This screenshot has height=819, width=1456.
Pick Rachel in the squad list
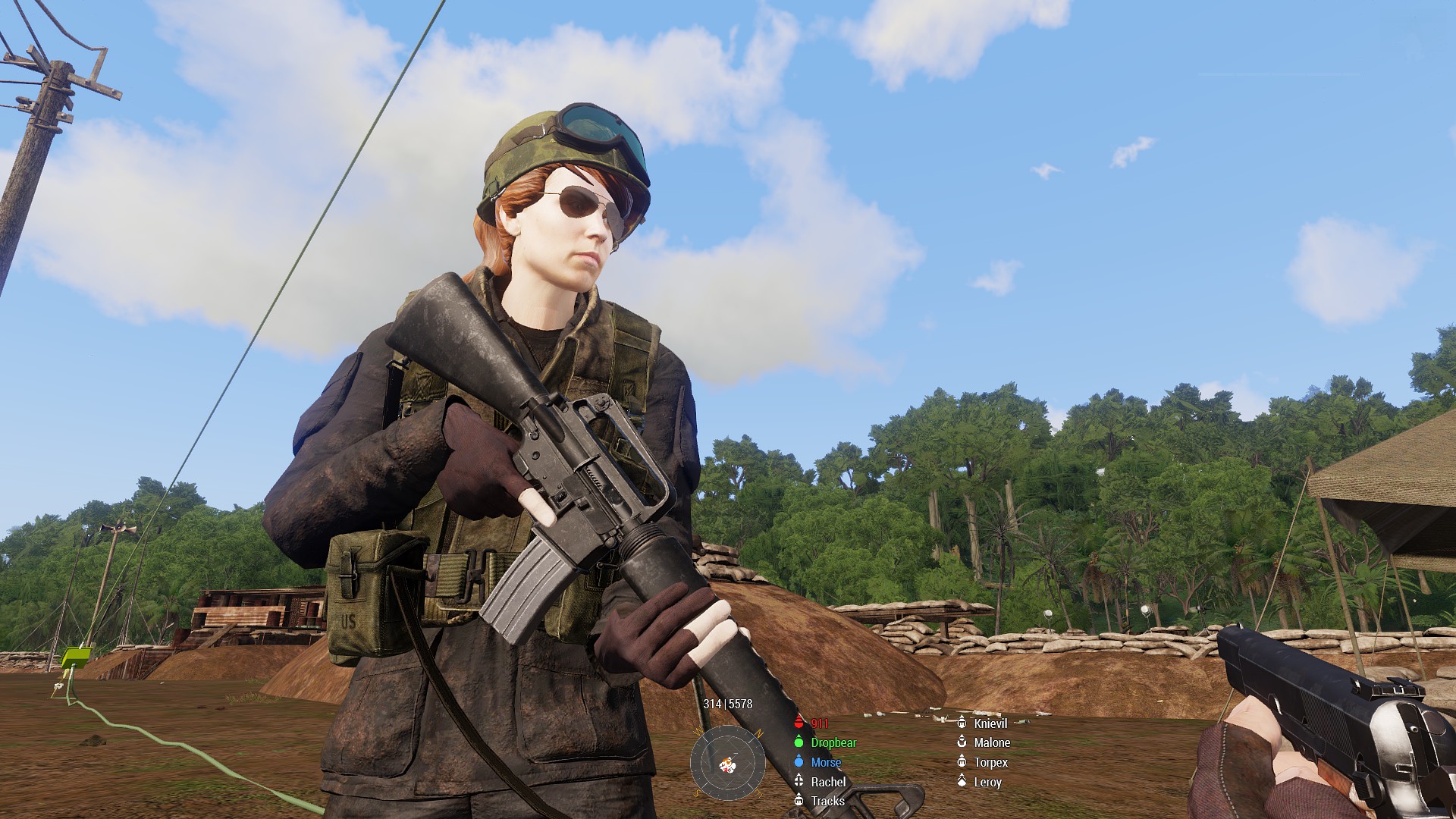(x=827, y=782)
